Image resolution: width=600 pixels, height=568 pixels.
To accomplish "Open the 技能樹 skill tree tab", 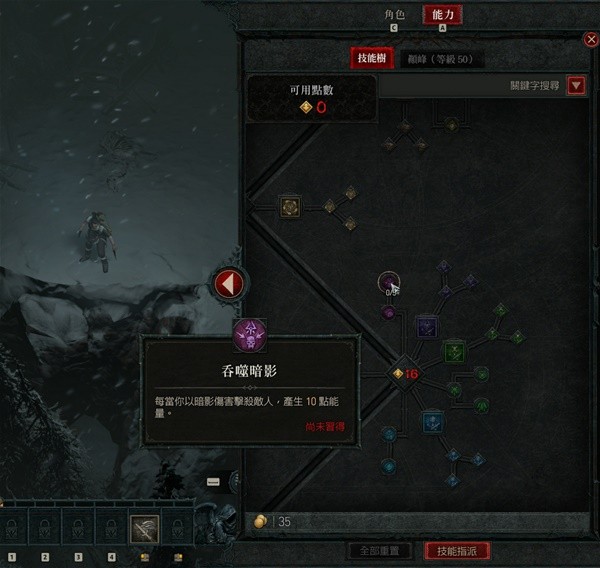I will [373, 59].
